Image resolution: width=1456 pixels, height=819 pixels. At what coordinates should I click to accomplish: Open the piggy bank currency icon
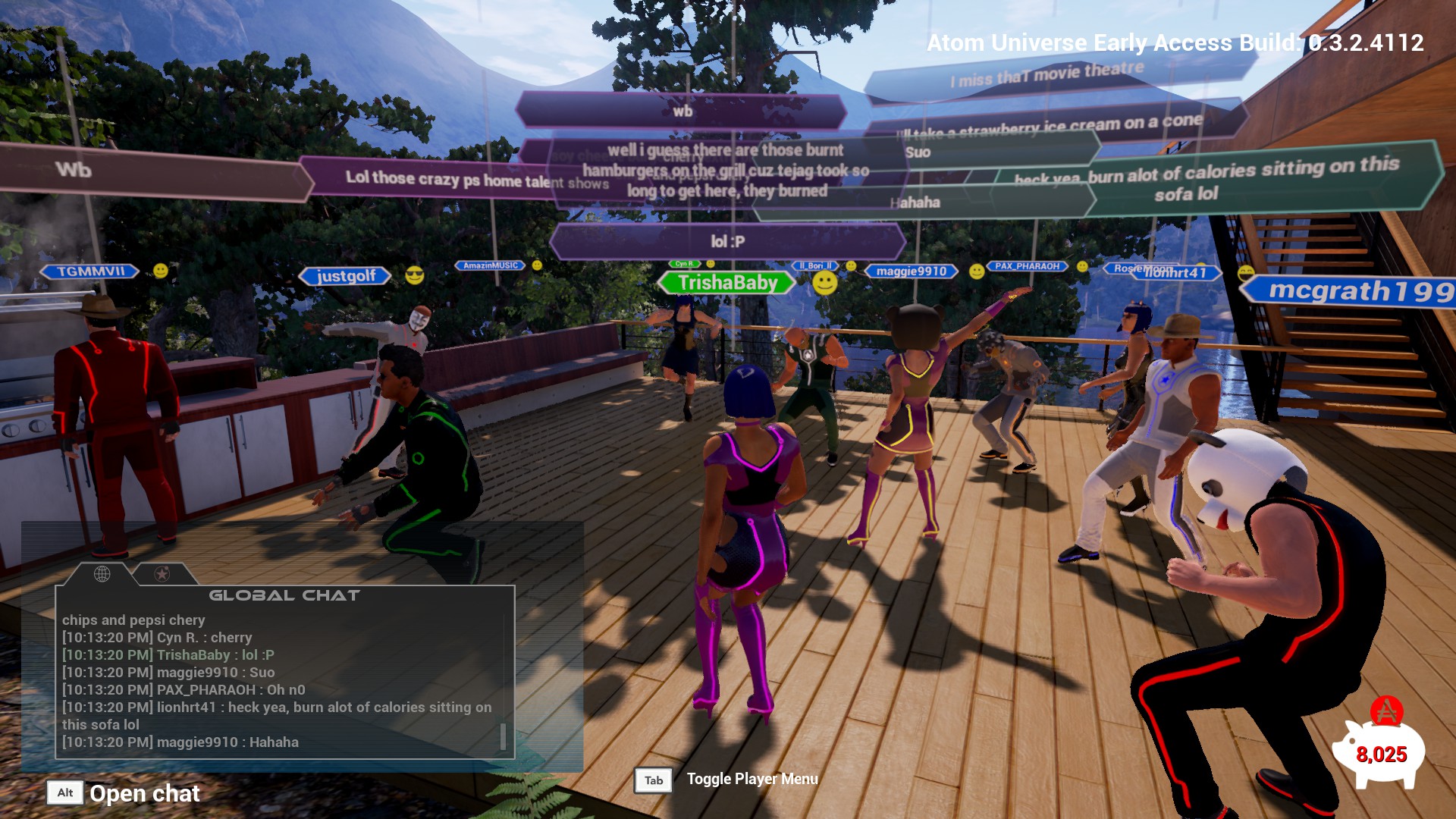[1379, 750]
